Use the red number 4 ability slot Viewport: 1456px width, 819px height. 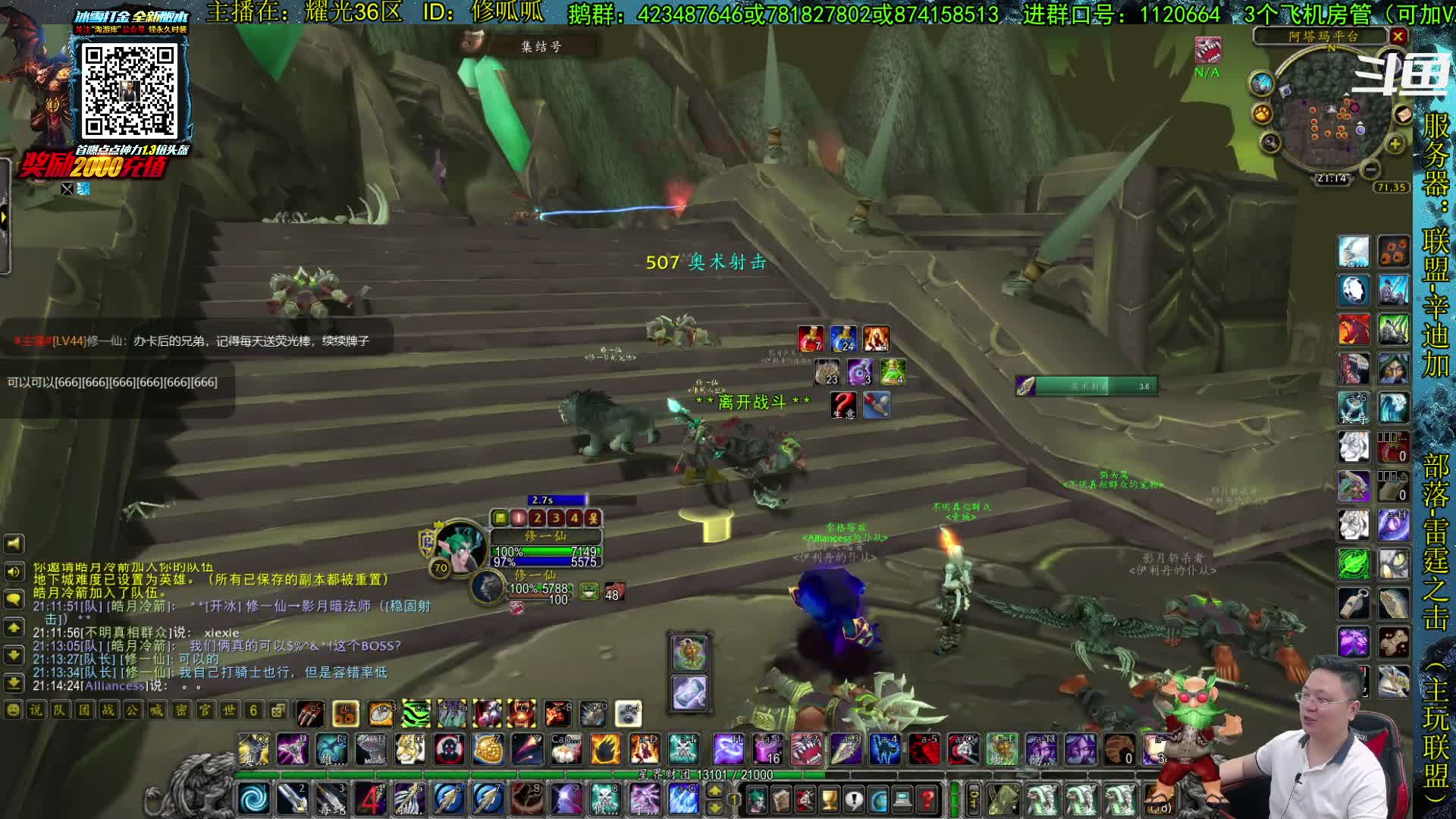click(x=370, y=799)
